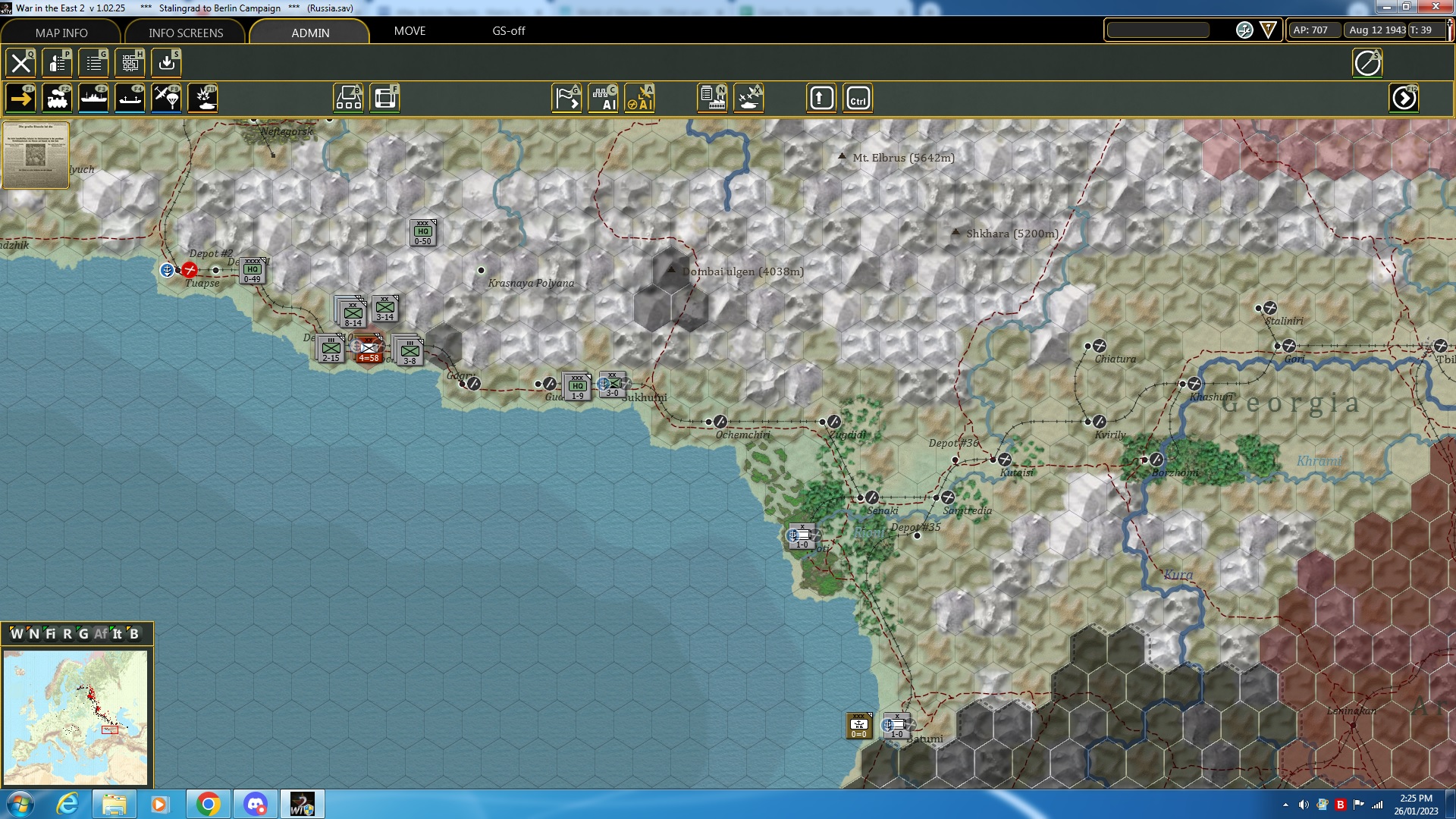Open the MAP INFO menu
The height and width of the screenshot is (819, 1456).
click(x=61, y=33)
